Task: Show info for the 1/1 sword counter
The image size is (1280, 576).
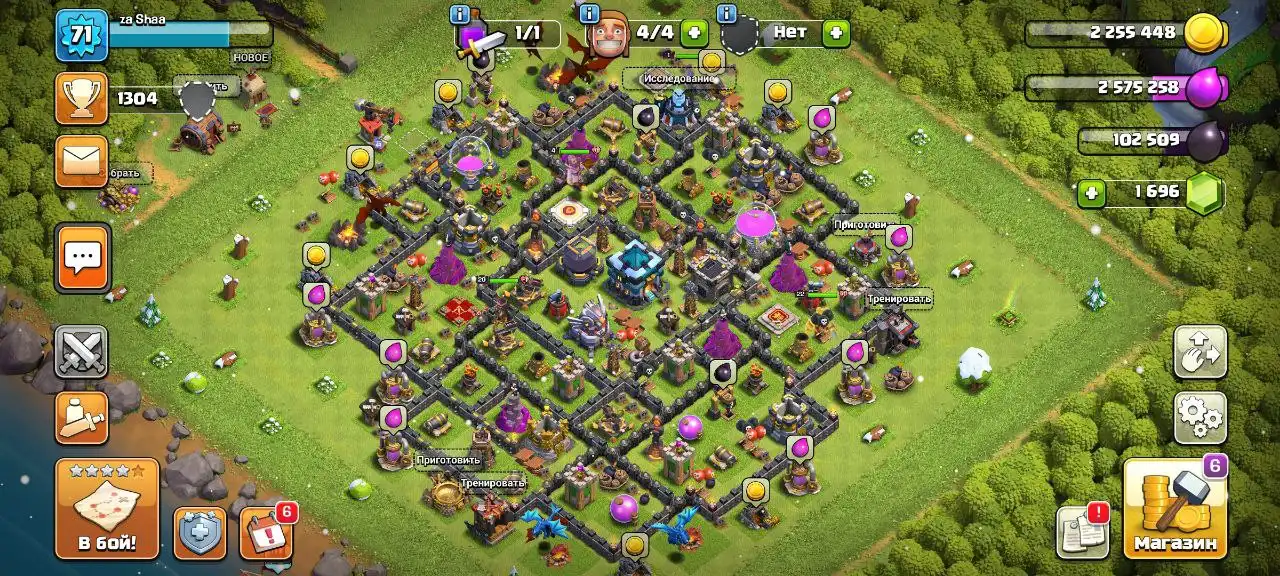Action: [461, 14]
